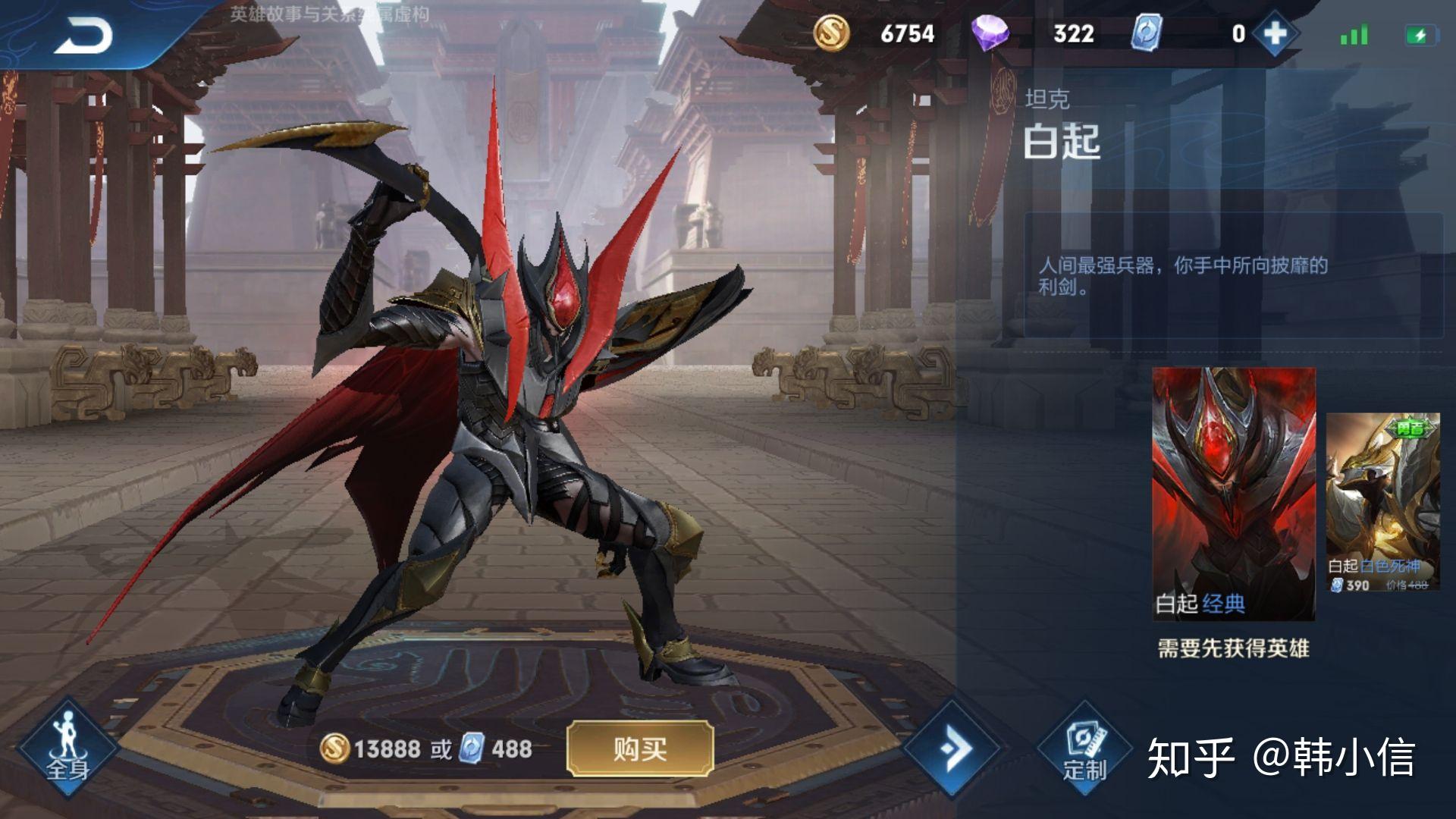Switch to next hero with arrow diamond
The height and width of the screenshot is (819, 1456).
pos(953,749)
